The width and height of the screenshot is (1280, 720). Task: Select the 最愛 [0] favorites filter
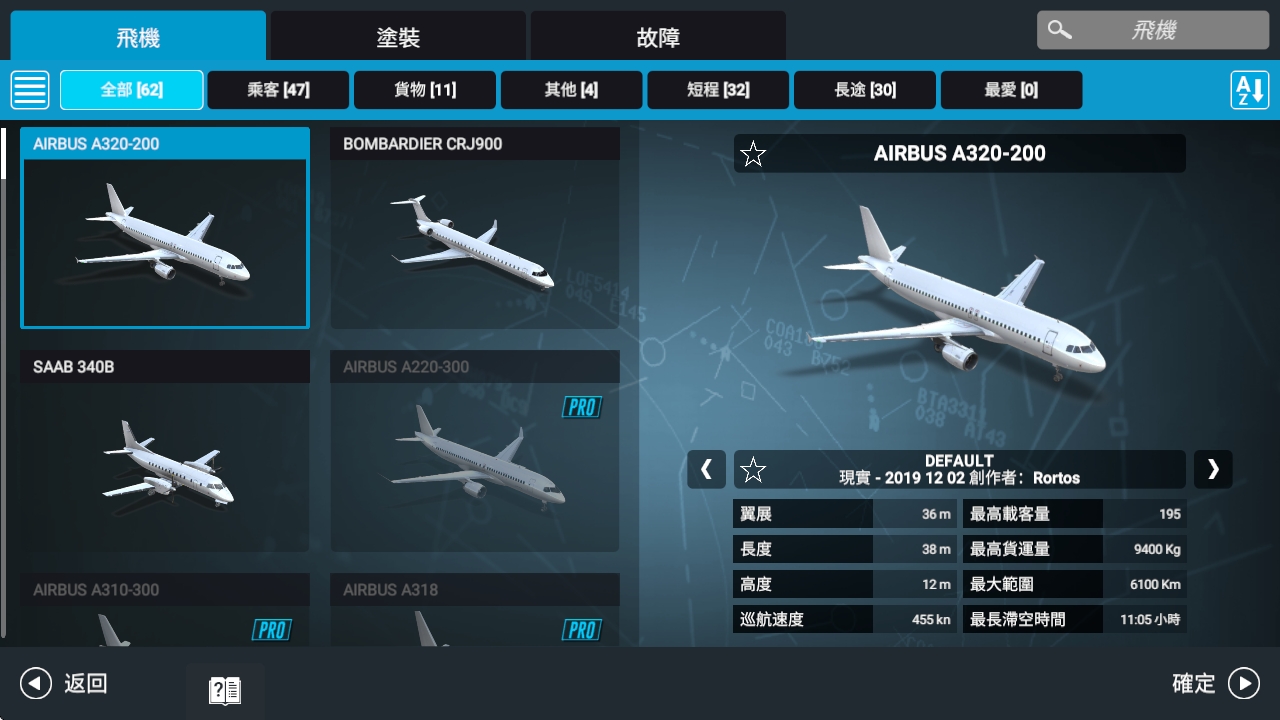click(x=1012, y=89)
